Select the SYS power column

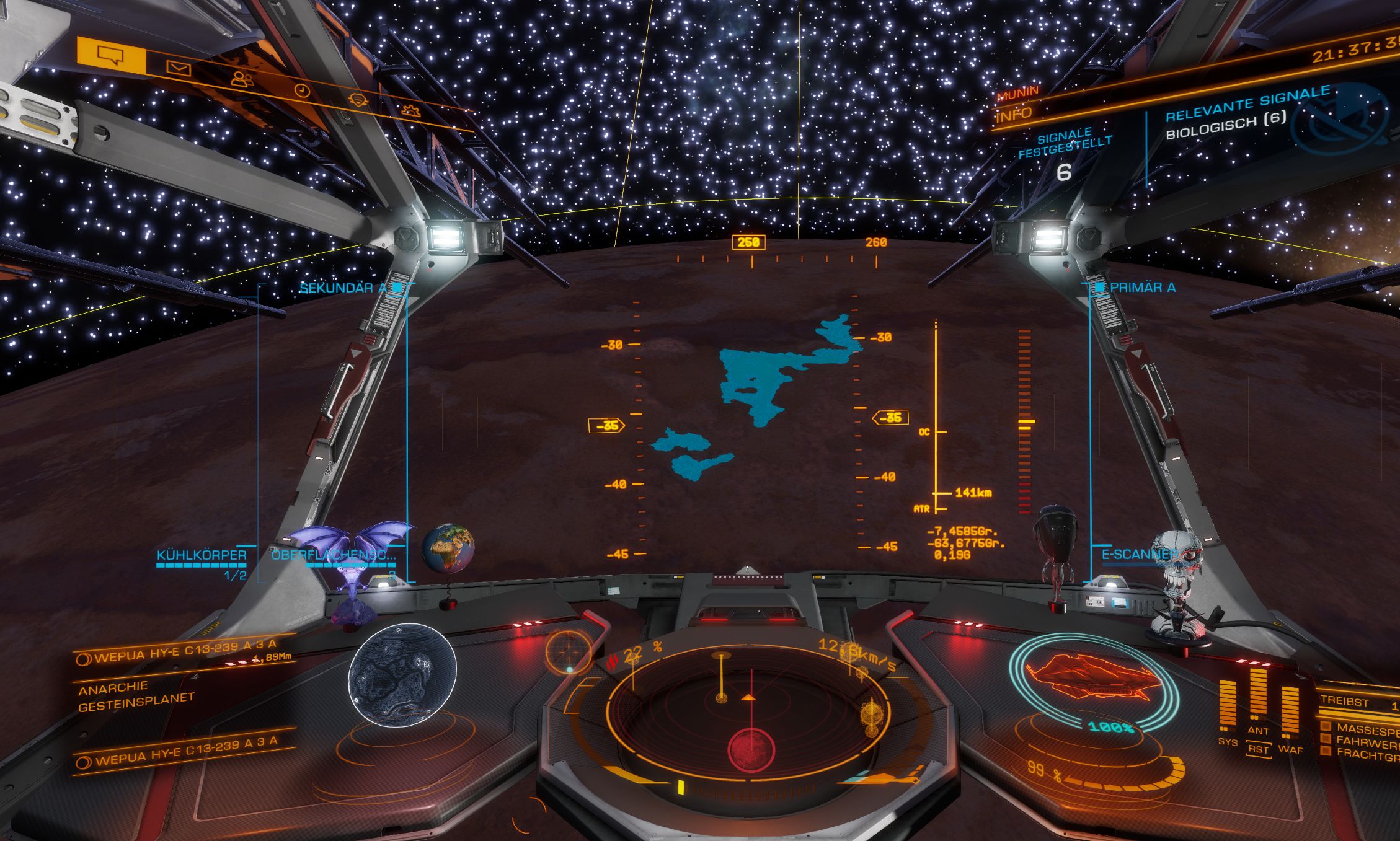pyautogui.click(x=1227, y=707)
